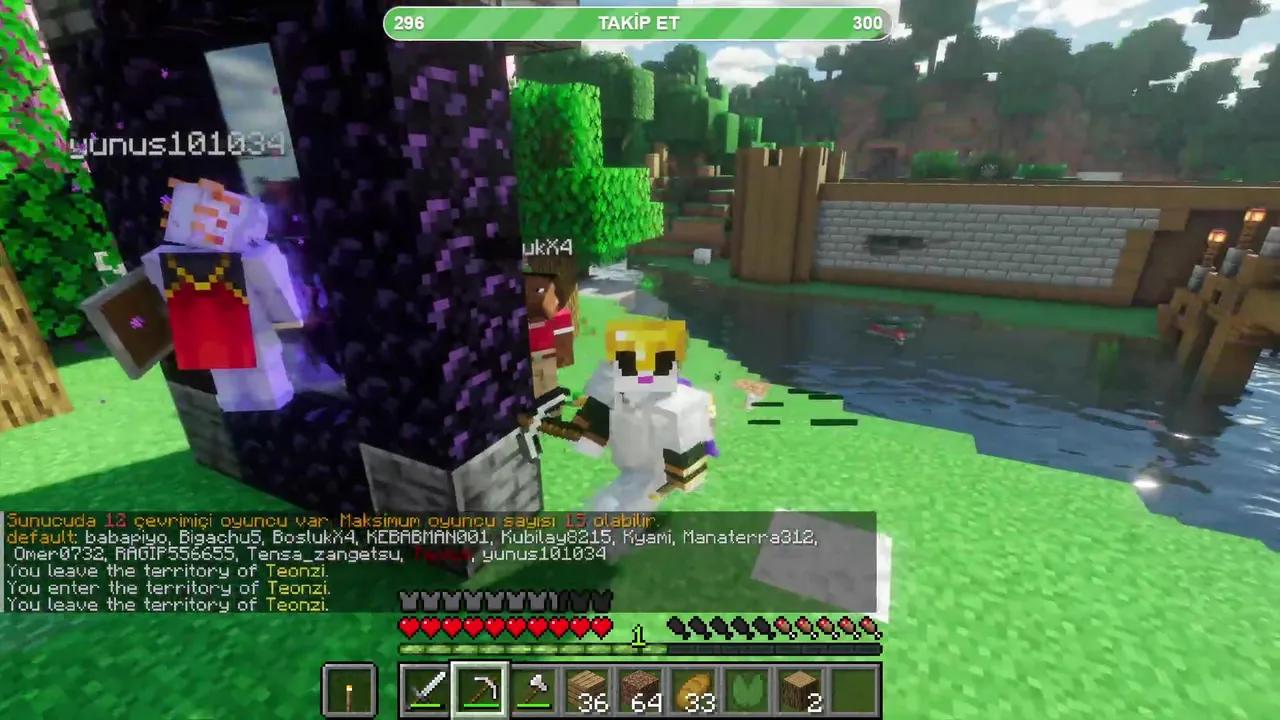The image size is (1280, 720).
Task: Click the 296 score on the boss bar
Action: 408,23
